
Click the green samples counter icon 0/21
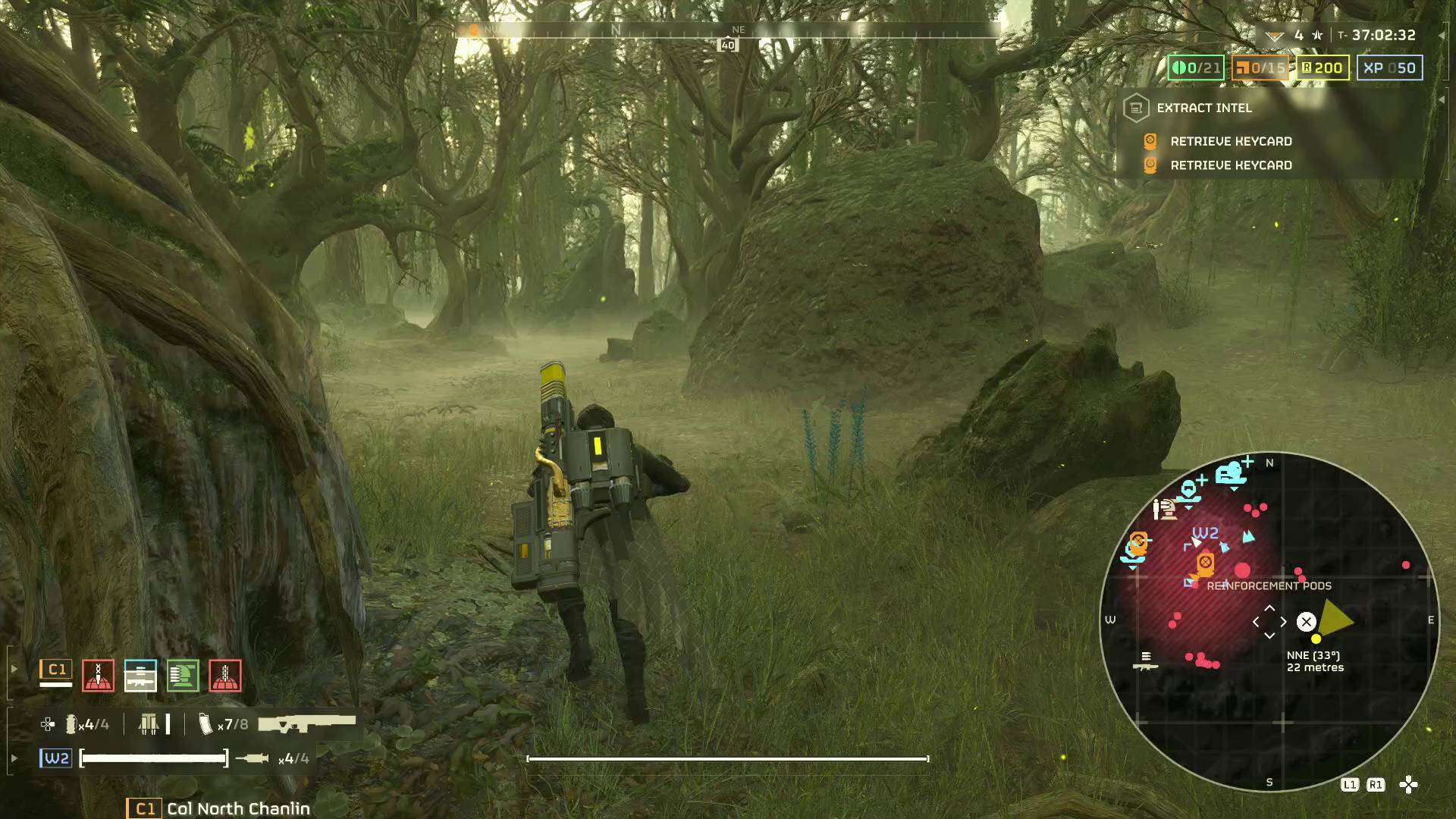(1194, 67)
